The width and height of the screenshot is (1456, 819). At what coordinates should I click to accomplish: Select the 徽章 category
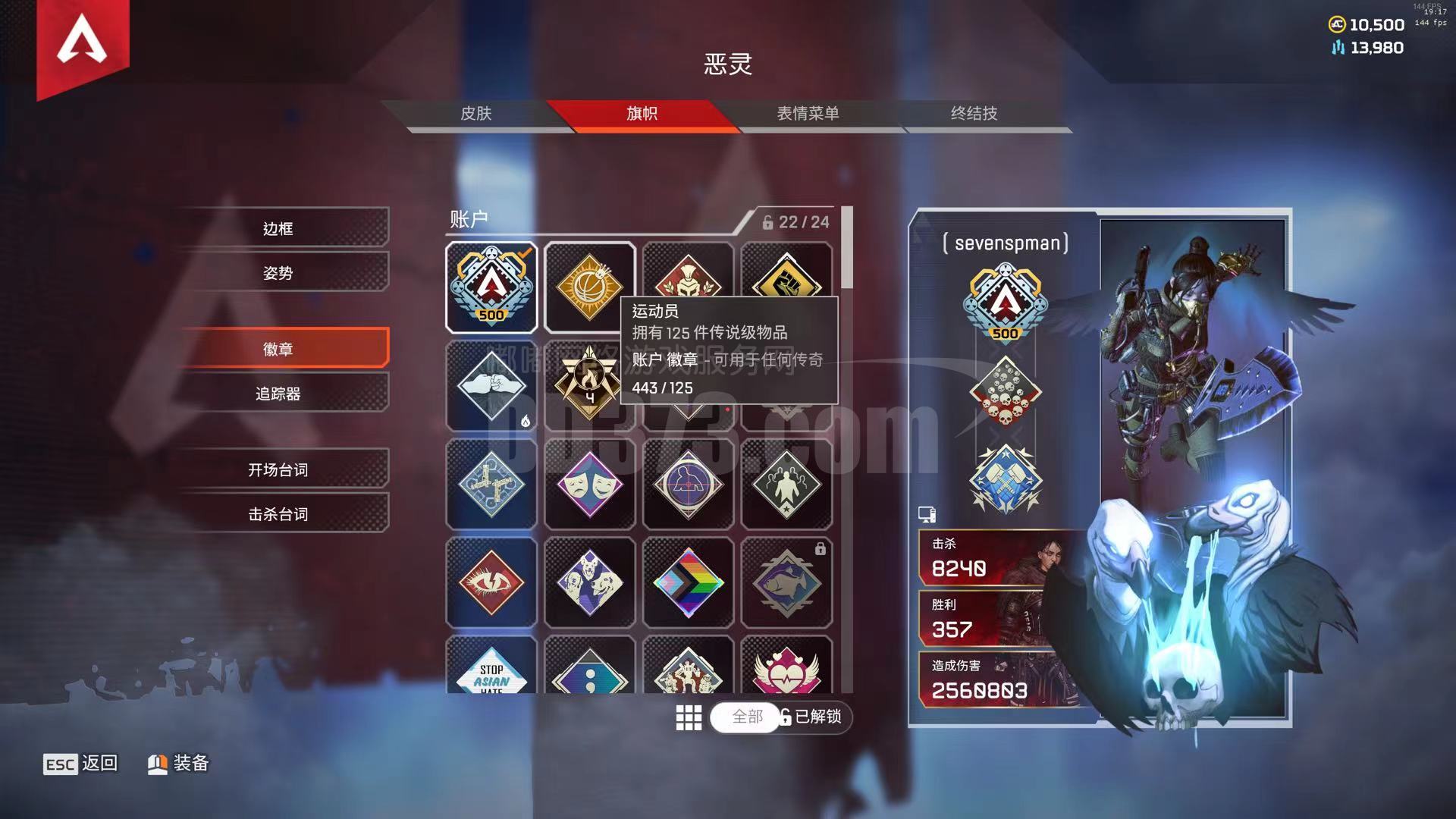click(x=278, y=349)
